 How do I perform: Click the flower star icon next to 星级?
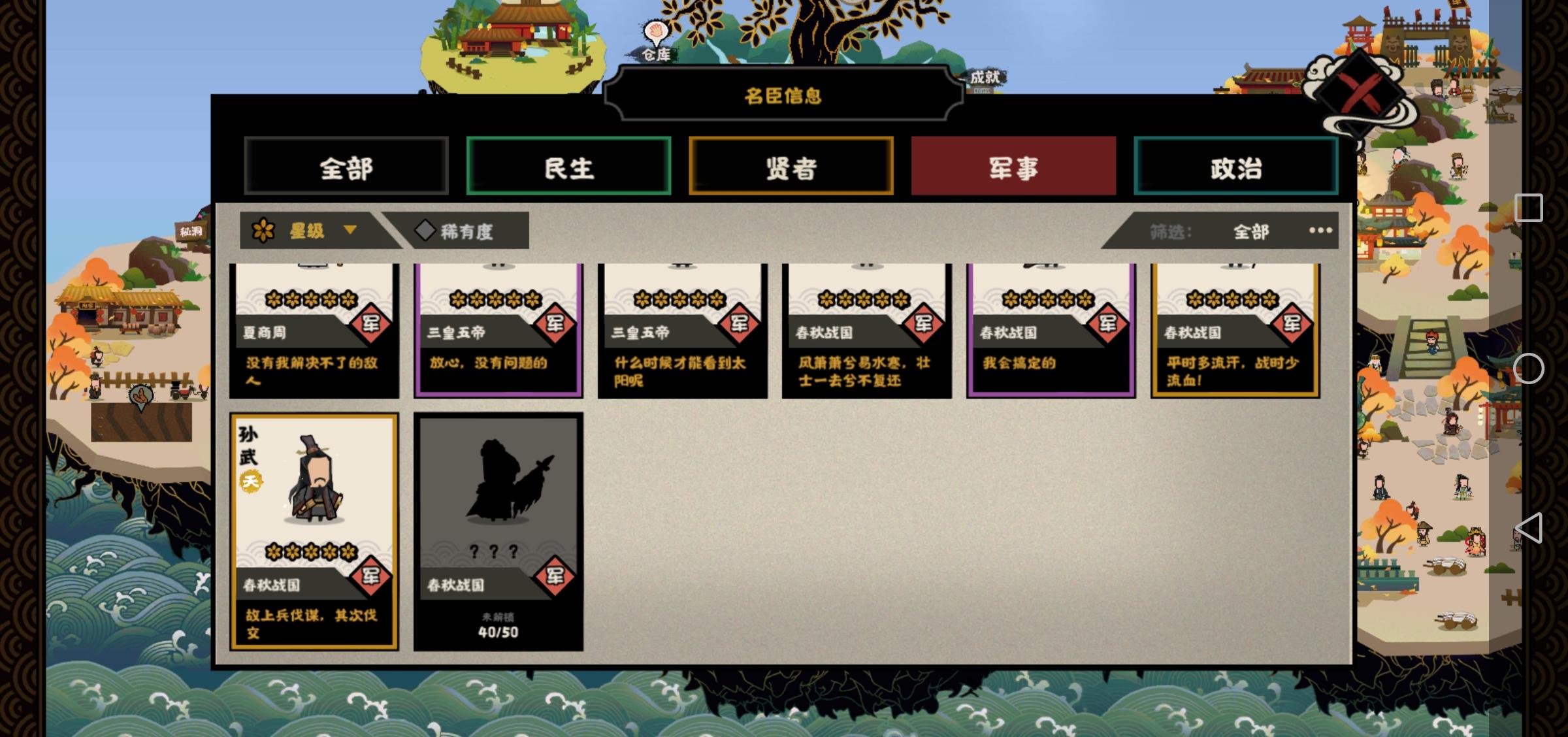pos(264,230)
